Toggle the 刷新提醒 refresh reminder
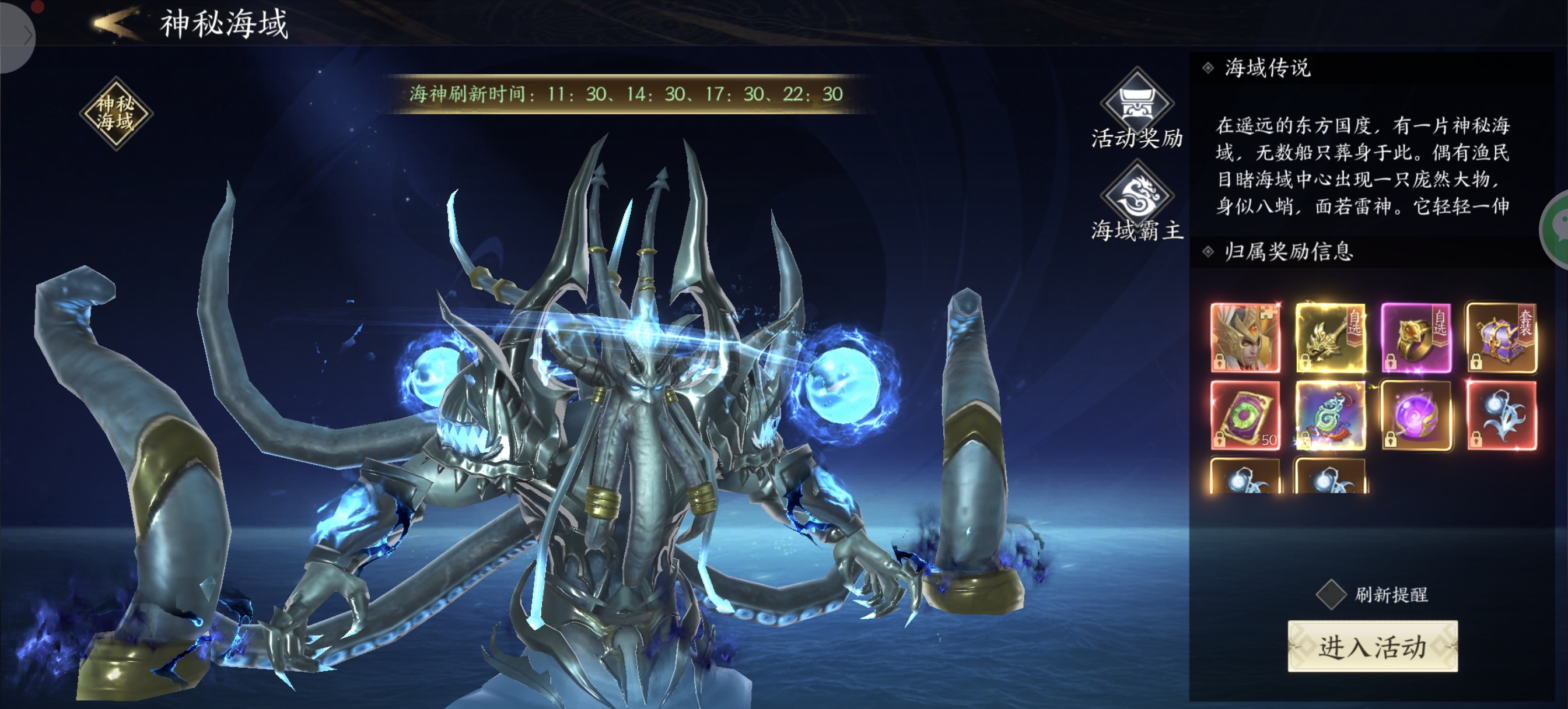This screenshot has height=709, width=1568. pos(1331,594)
